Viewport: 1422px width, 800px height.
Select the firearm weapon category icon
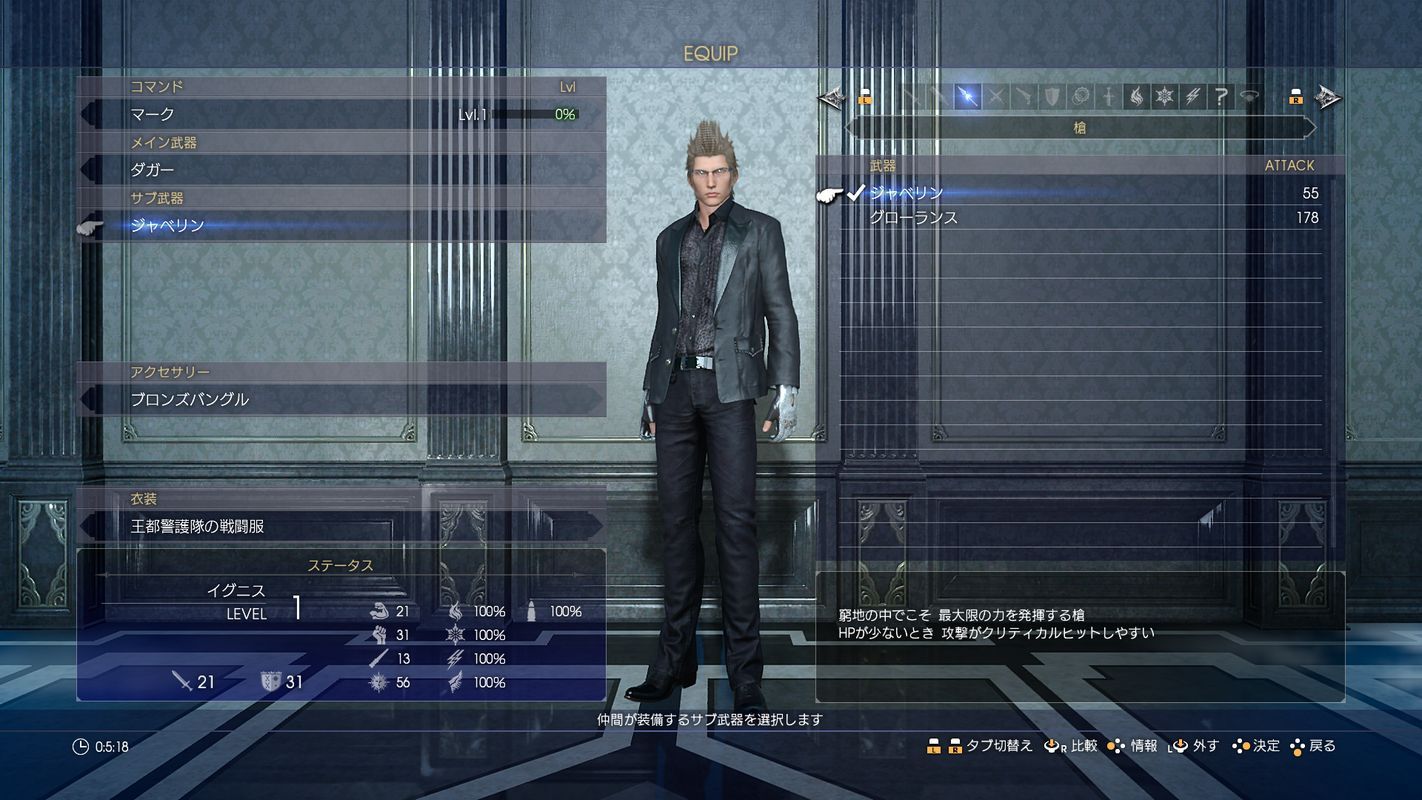(1025, 95)
